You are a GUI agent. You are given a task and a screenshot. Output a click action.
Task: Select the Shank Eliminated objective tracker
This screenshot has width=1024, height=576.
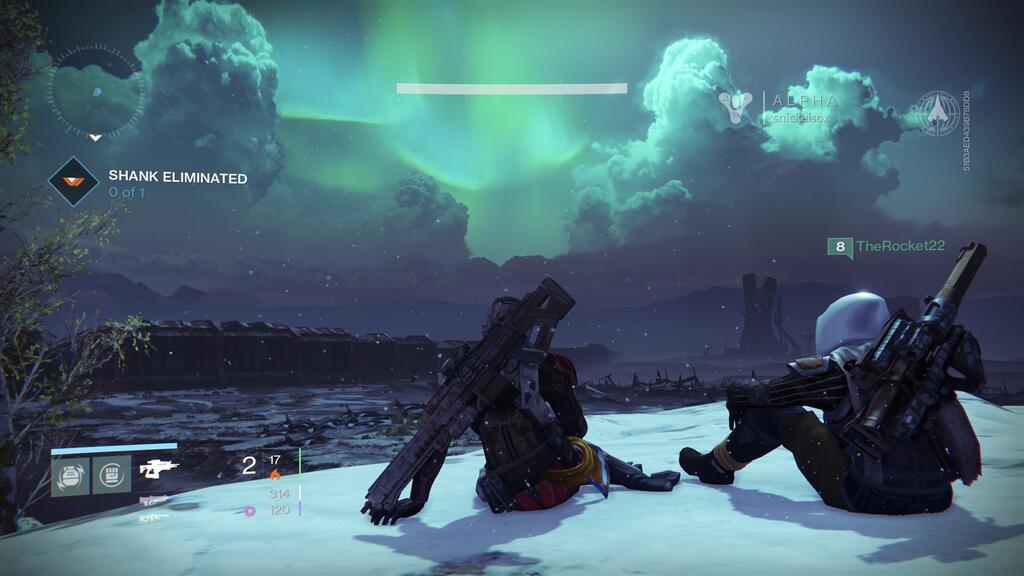coord(150,184)
